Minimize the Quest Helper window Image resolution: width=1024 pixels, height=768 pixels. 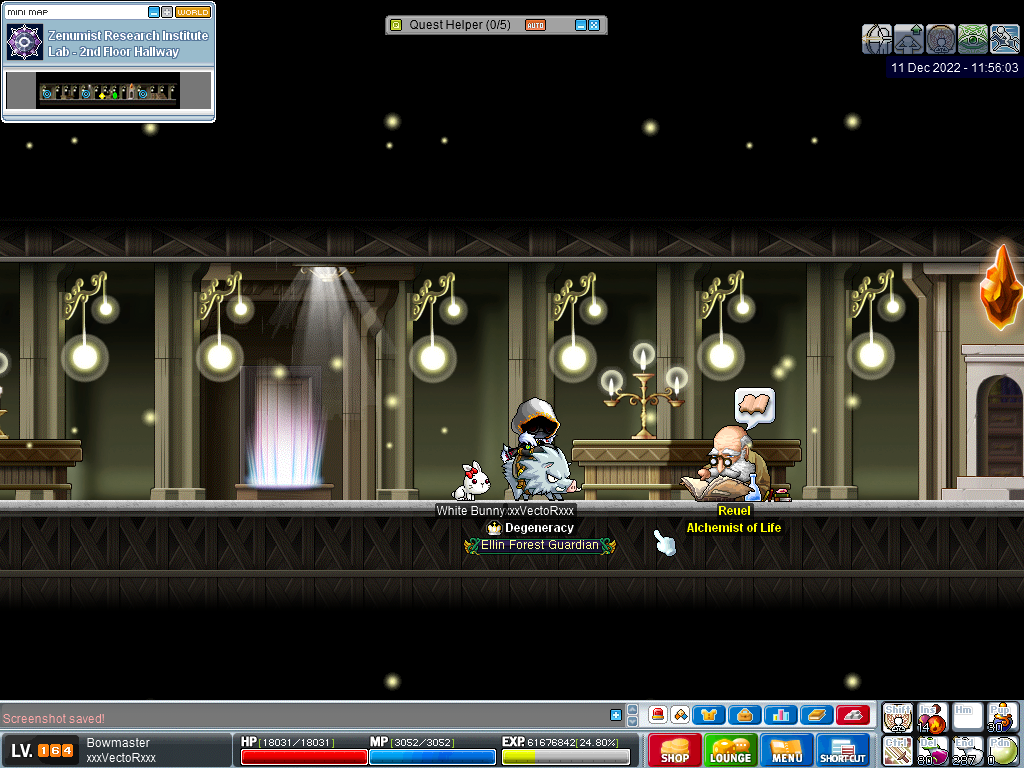(x=581, y=25)
